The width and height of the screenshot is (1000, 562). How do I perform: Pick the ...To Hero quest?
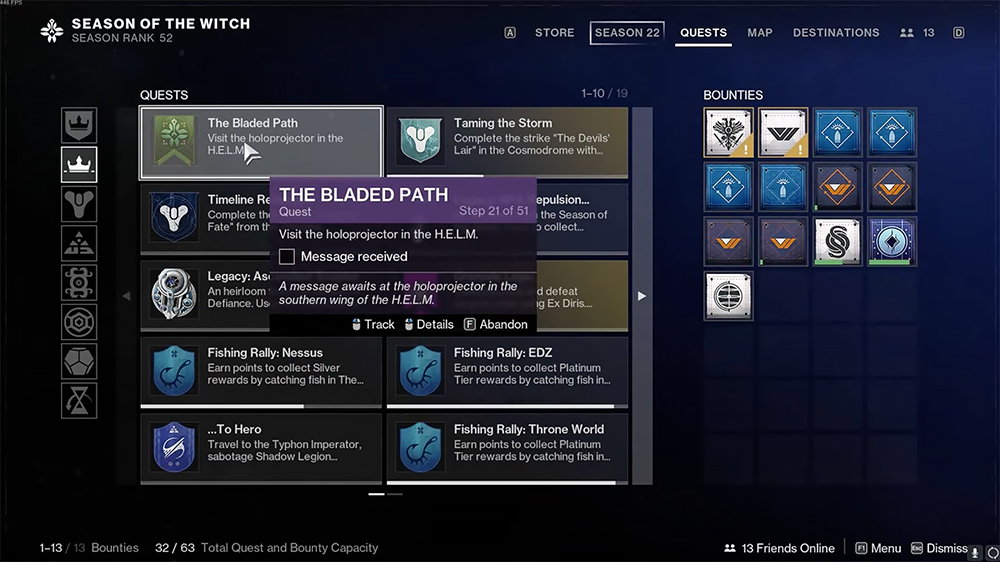[261, 449]
